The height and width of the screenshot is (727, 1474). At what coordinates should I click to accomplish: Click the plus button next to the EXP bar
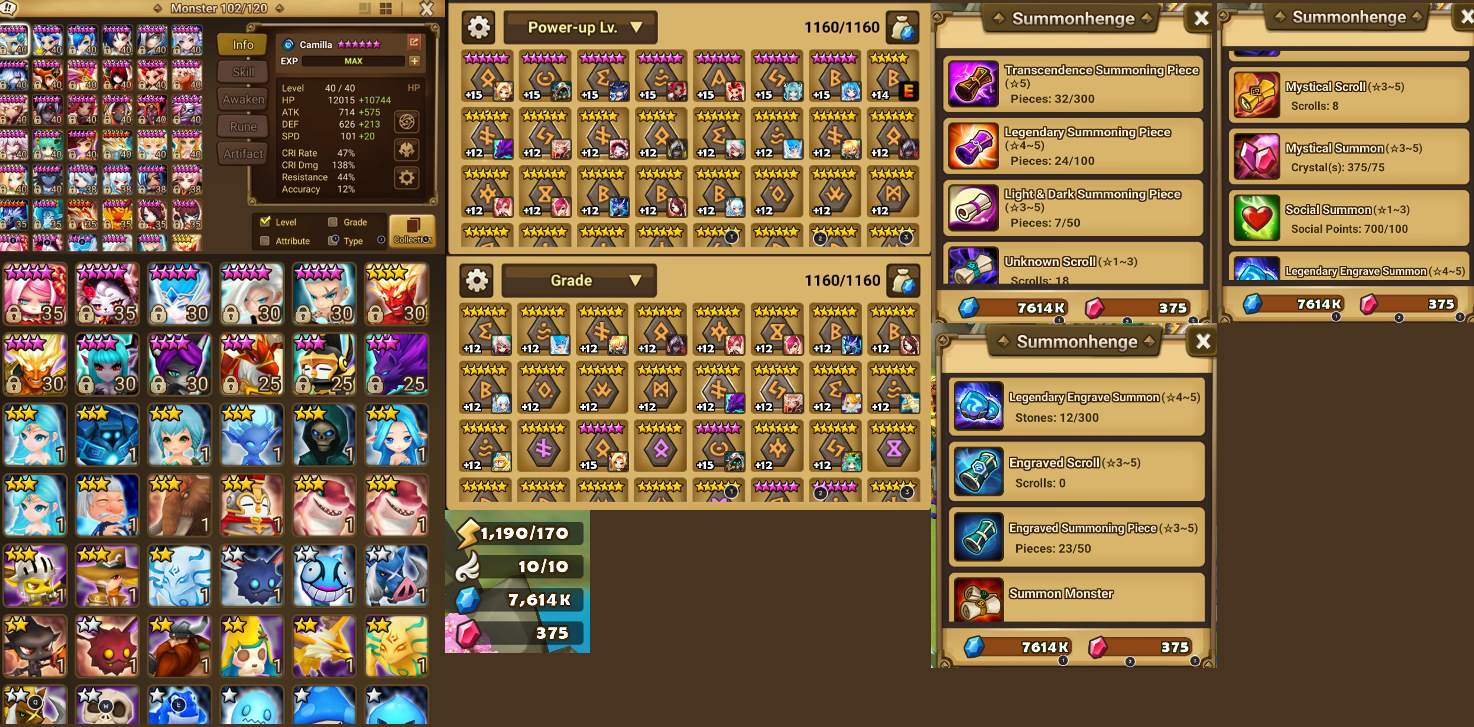pyautogui.click(x=413, y=61)
